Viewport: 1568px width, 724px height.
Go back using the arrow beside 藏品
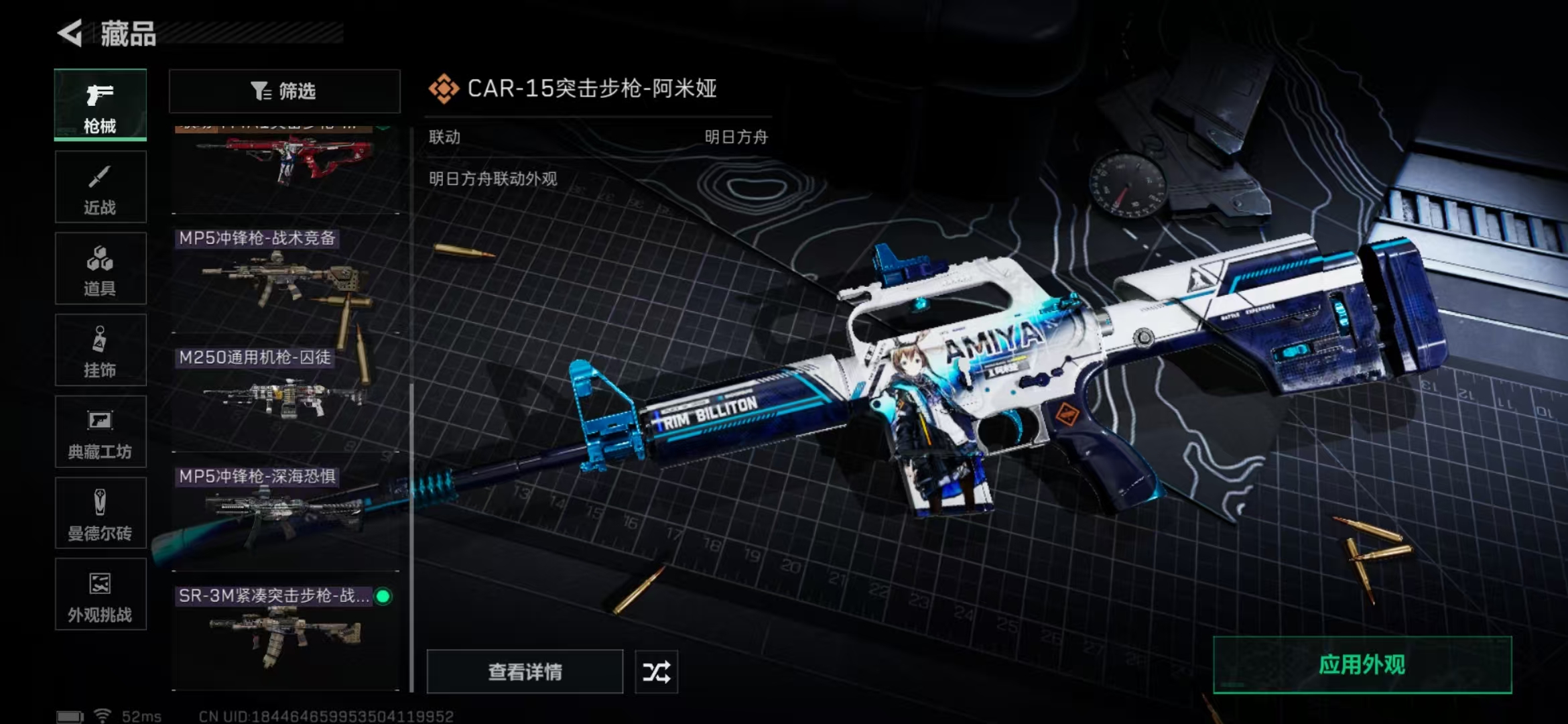tap(71, 33)
